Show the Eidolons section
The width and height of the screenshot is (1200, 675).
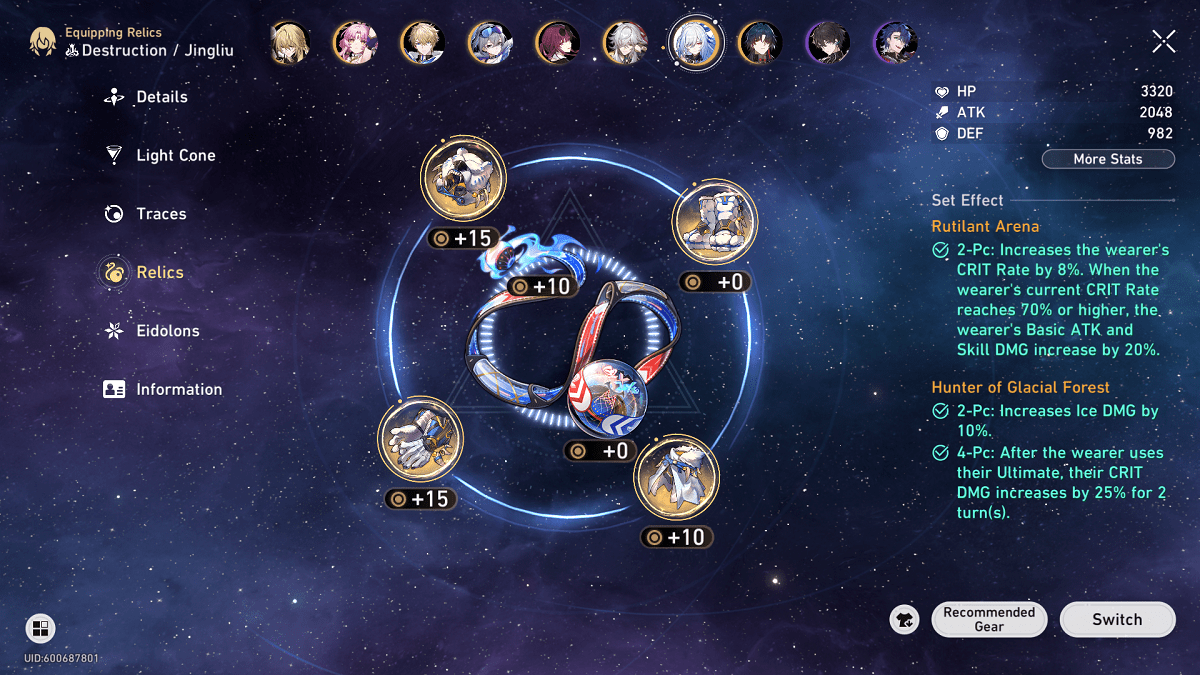tap(167, 331)
